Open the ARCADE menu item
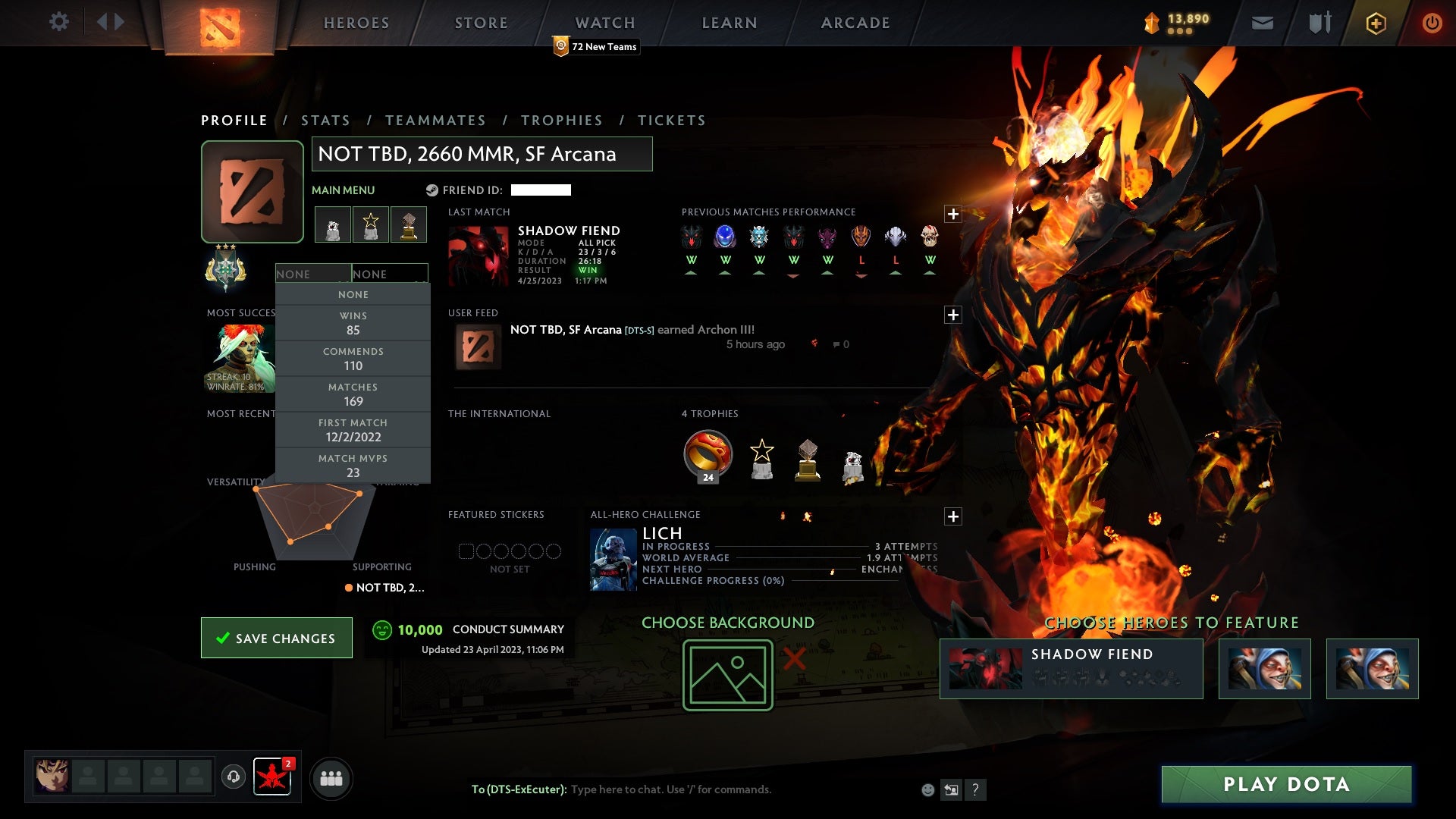The height and width of the screenshot is (819, 1456). coord(855,23)
